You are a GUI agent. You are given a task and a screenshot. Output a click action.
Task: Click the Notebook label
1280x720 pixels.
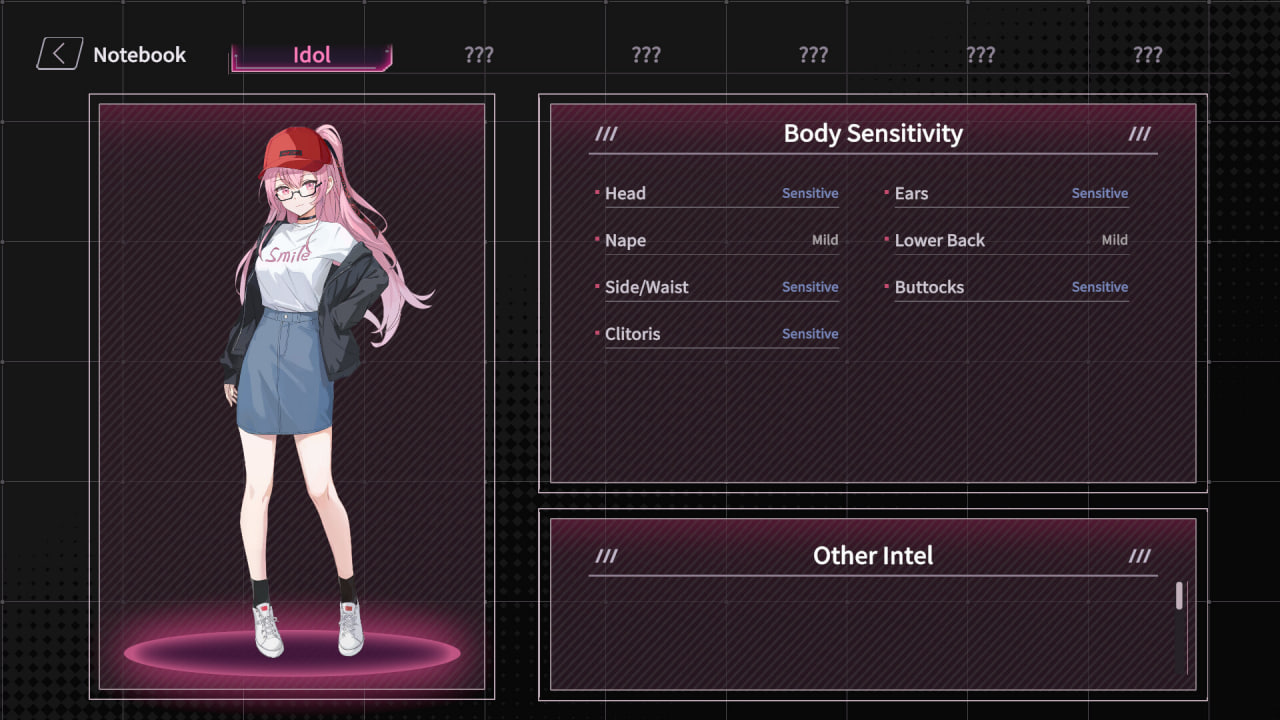pos(140,55)
